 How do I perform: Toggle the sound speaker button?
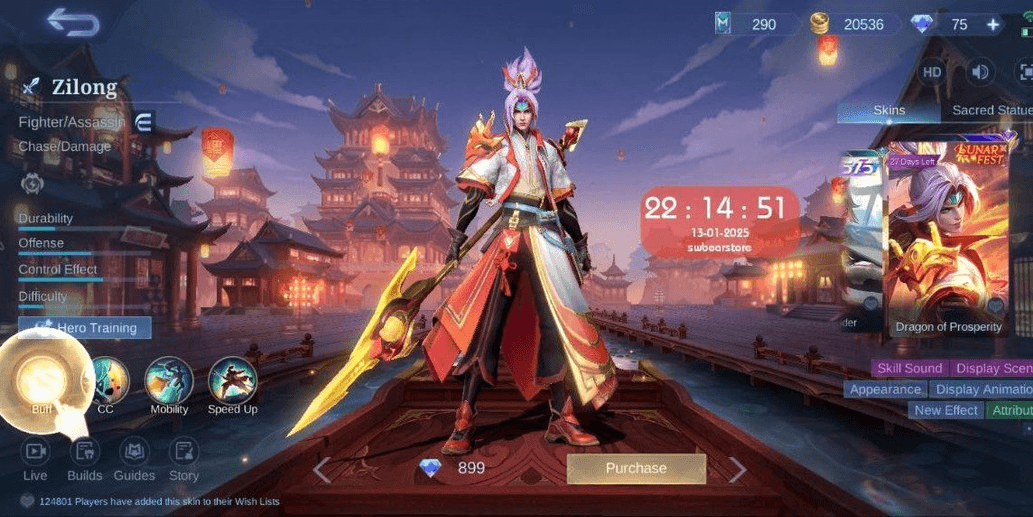point(980,72)
